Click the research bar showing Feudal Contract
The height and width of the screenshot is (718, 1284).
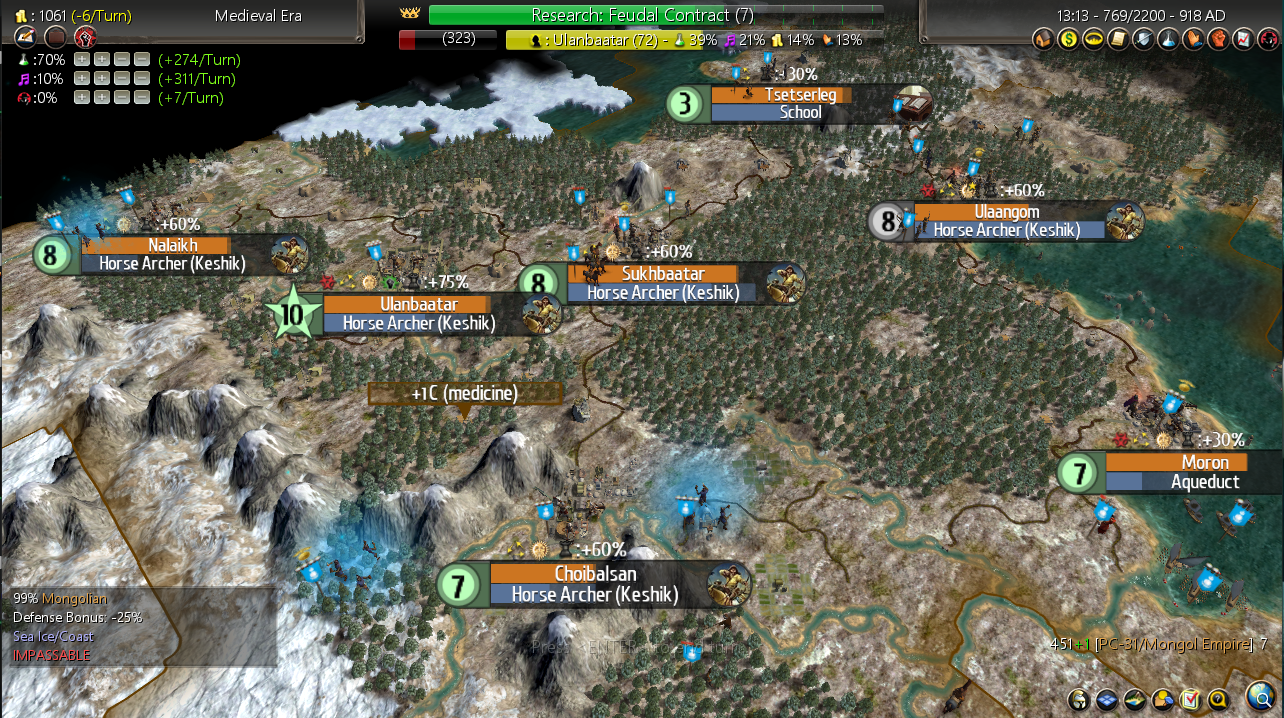coord(655,15)
